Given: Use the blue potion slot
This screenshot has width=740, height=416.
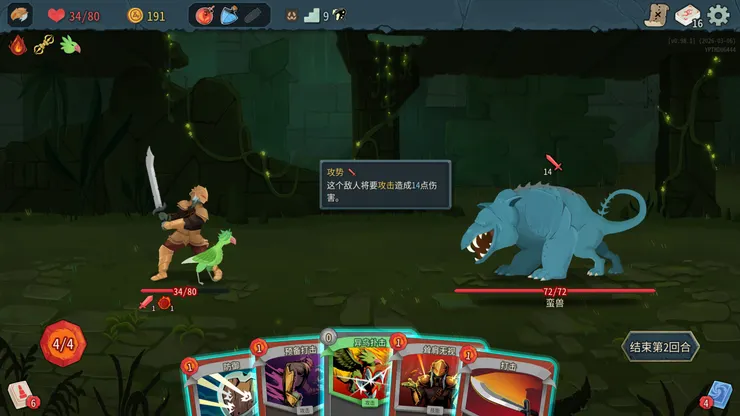Looking at the screenshot, I should coord(229,15).
